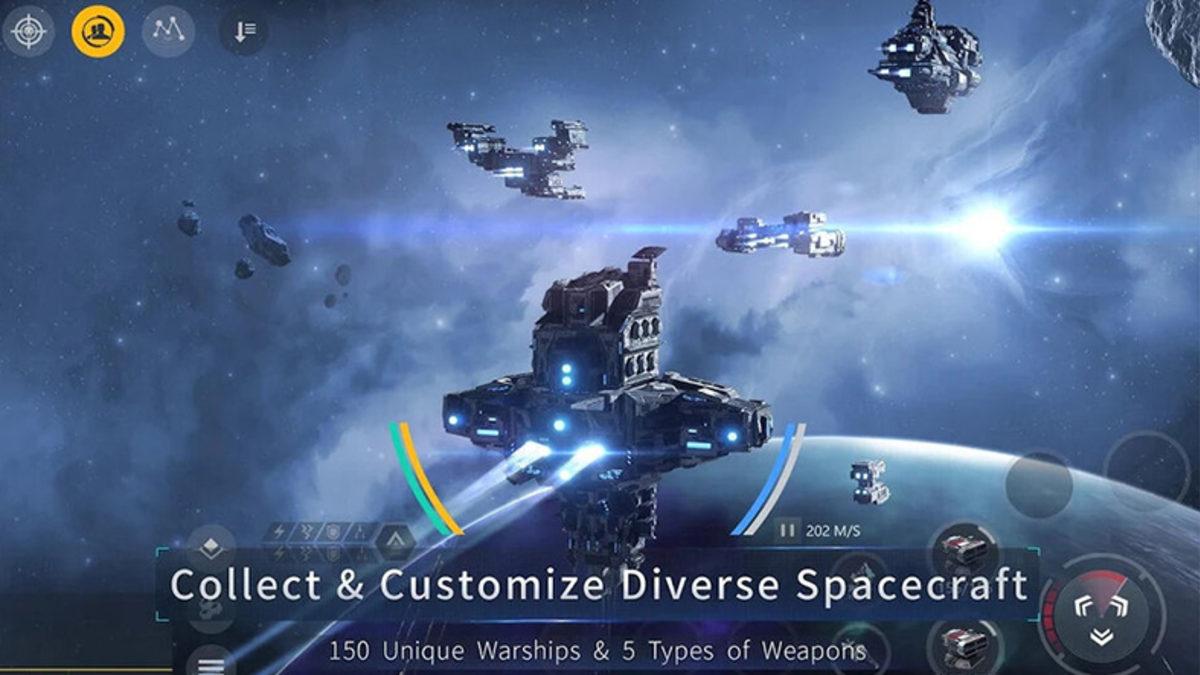
Task: Stop ship using the speed pause button
Action: coord(788,530)
